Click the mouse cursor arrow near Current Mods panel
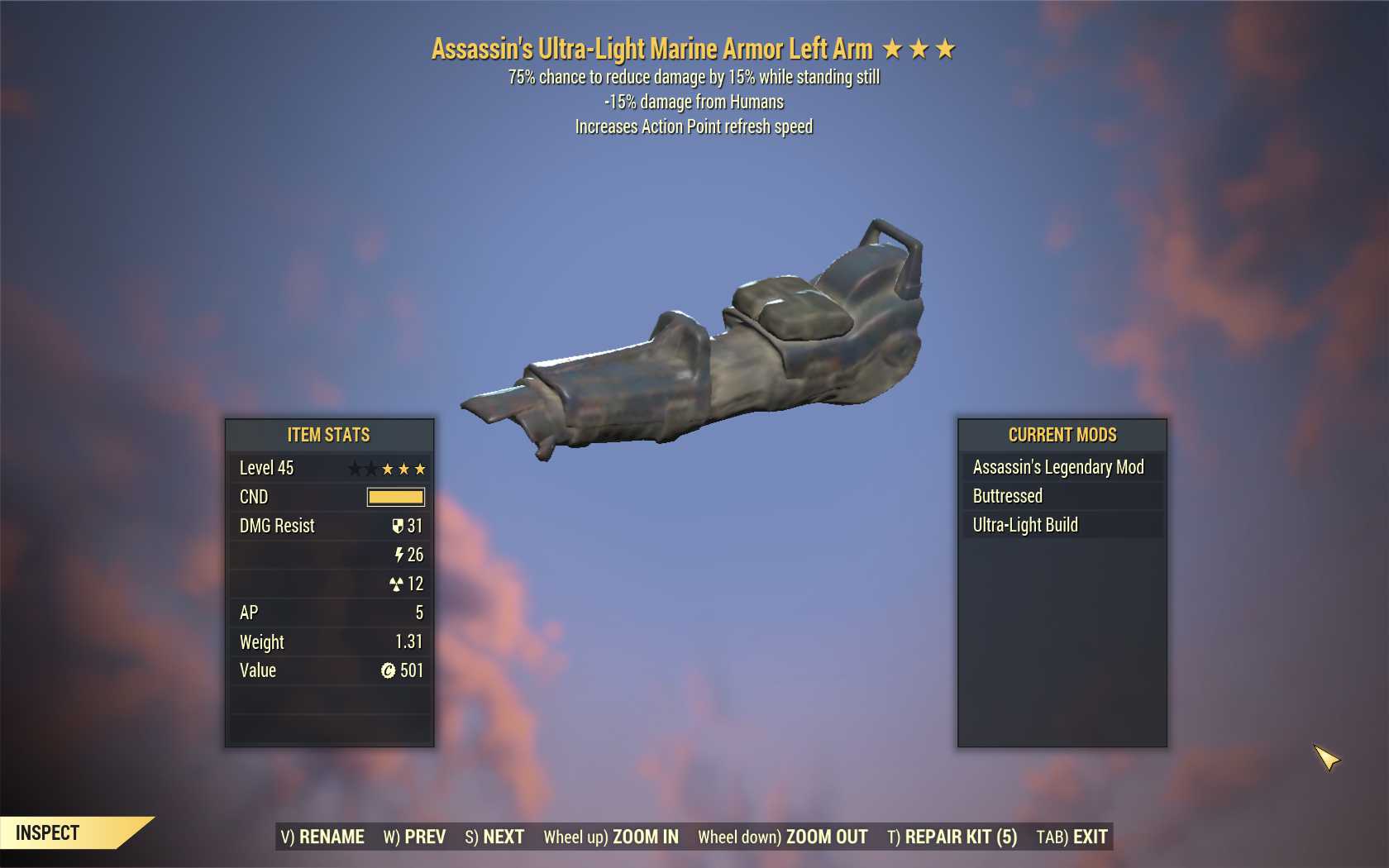1389x868 pixels. click(x=1323, y=756)
